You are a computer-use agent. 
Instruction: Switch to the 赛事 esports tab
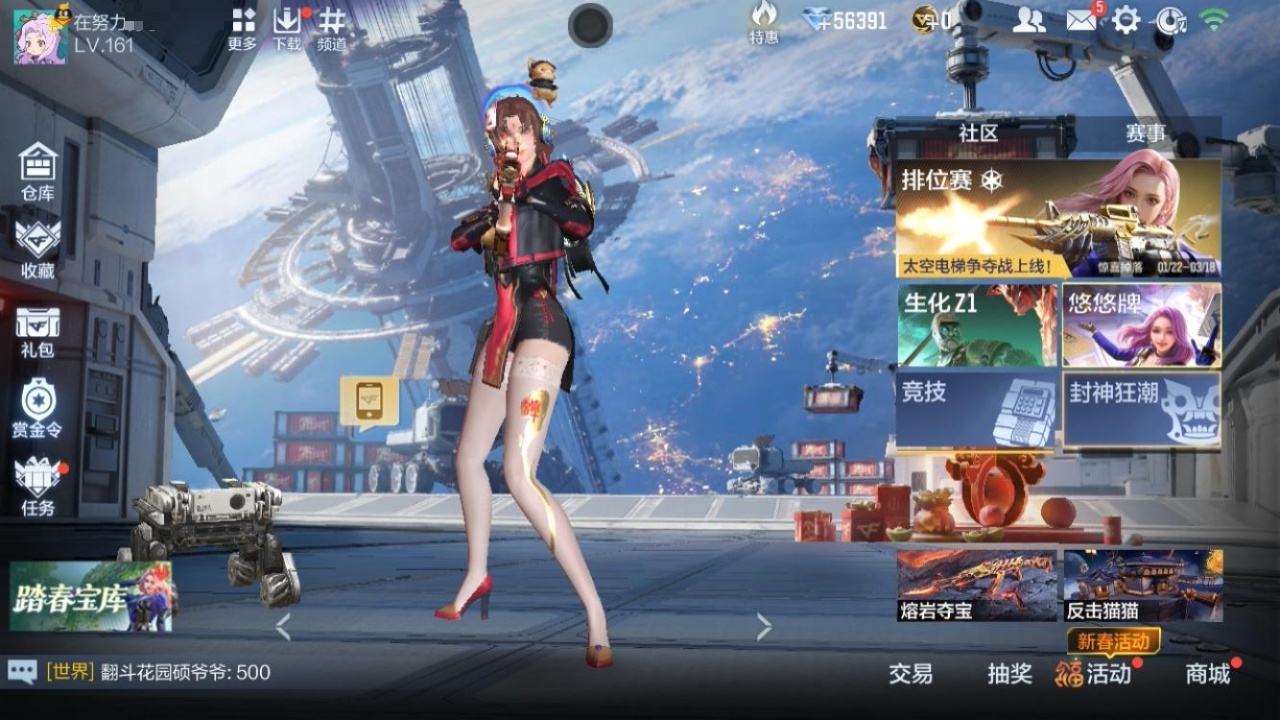pos(1145,133)
